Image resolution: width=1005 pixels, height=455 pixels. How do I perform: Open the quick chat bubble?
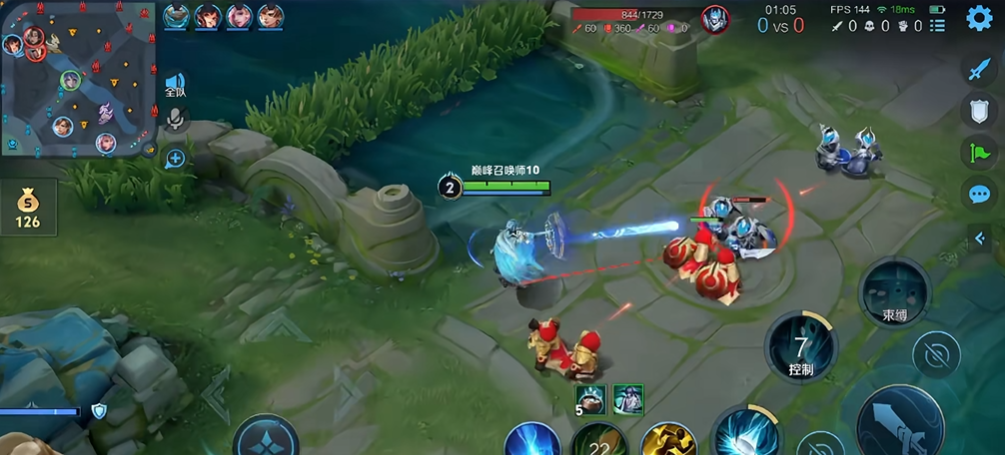pyautogui.click(x=979, y=194)
